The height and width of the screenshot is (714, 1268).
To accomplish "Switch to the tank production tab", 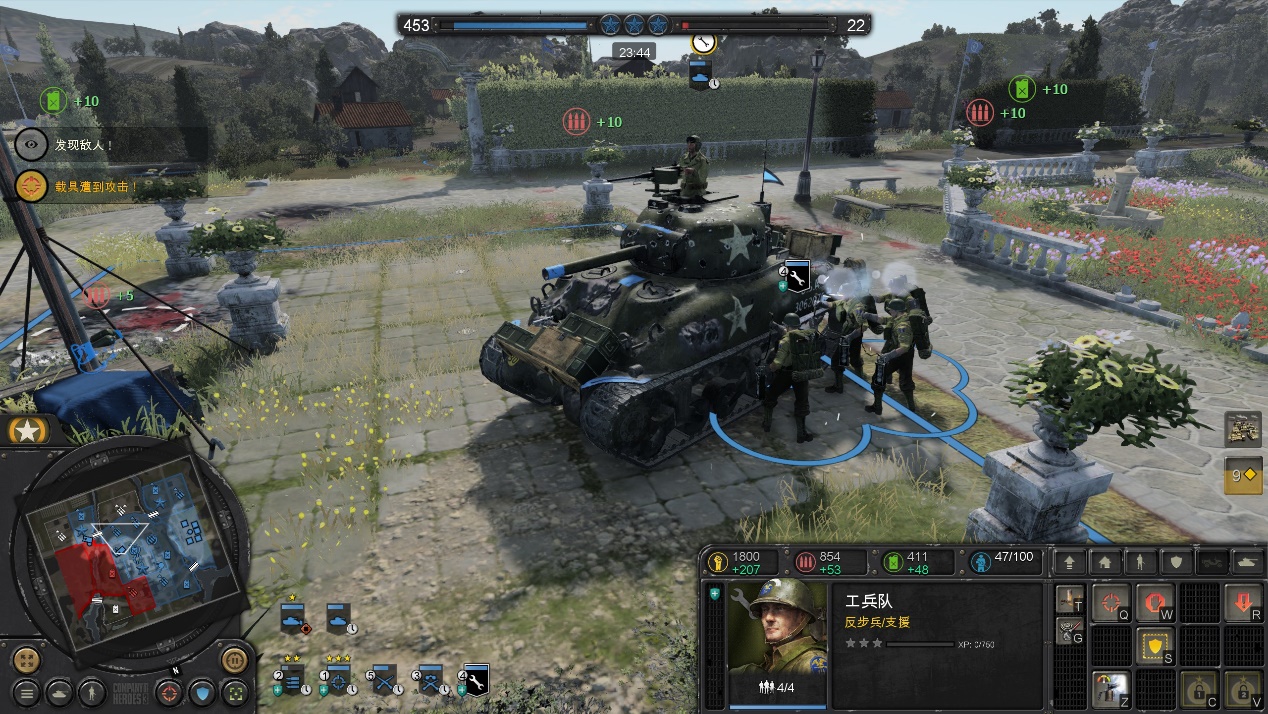I will coord(1247,562).
